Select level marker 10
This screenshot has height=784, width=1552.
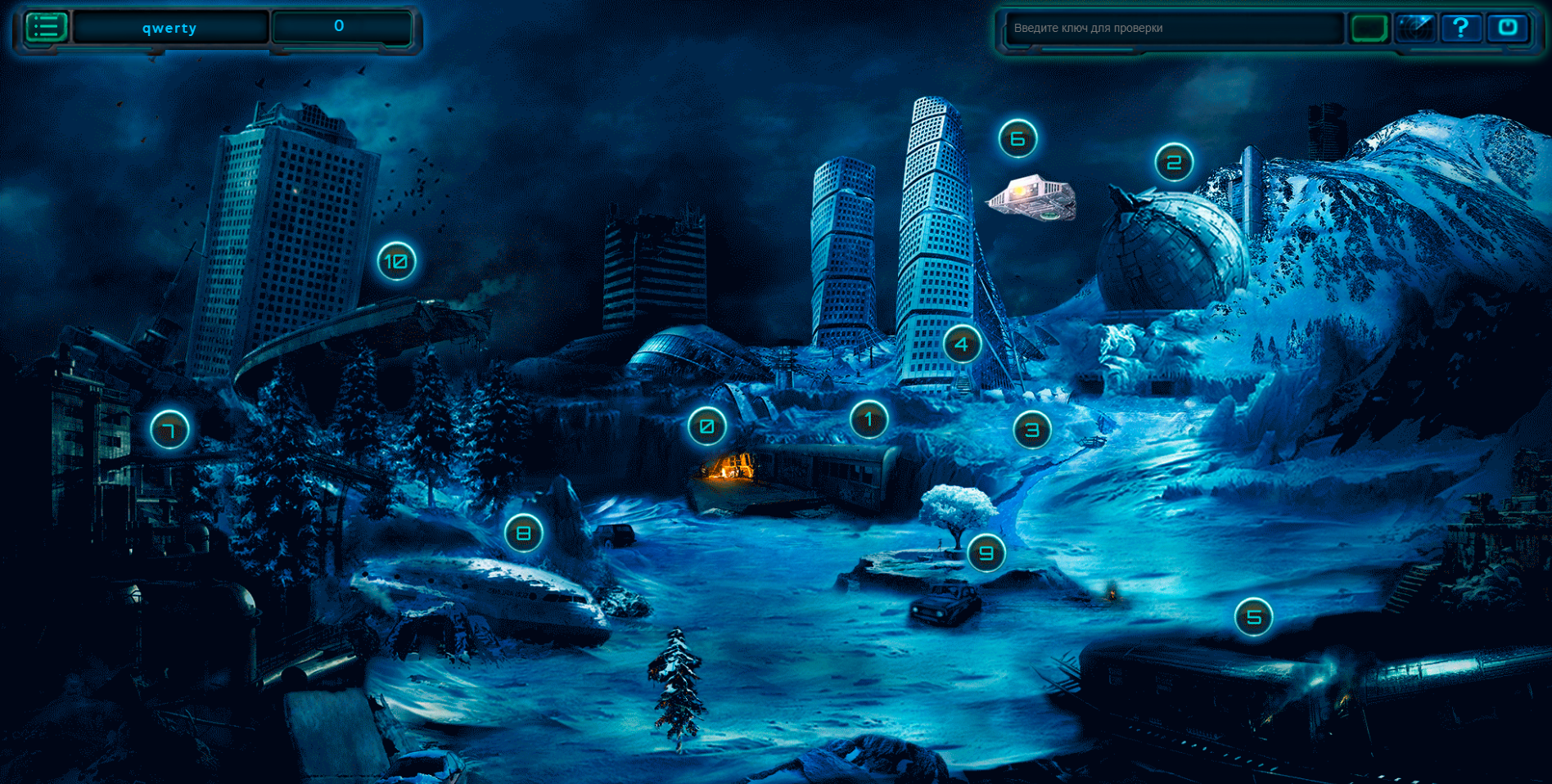[x=396, y=262]
